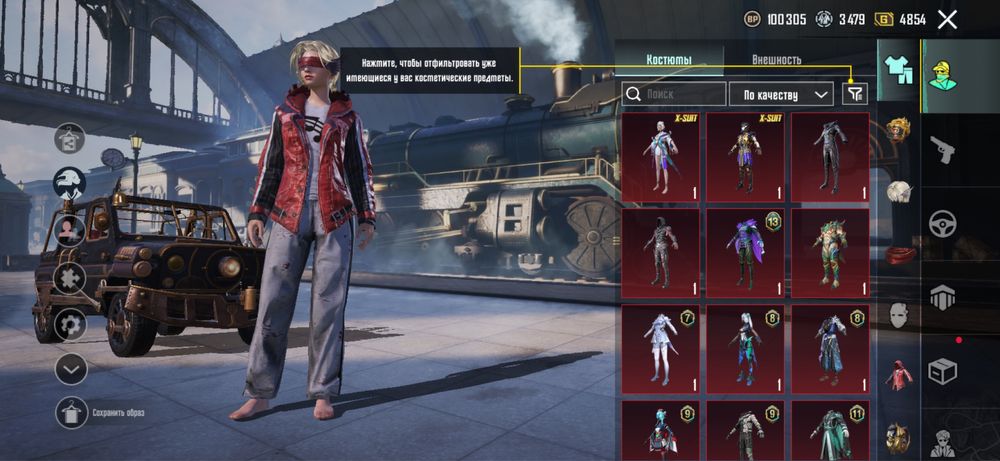Click the gear icon on left panel
Viewport: 1000px width, 461px height.
70,324
